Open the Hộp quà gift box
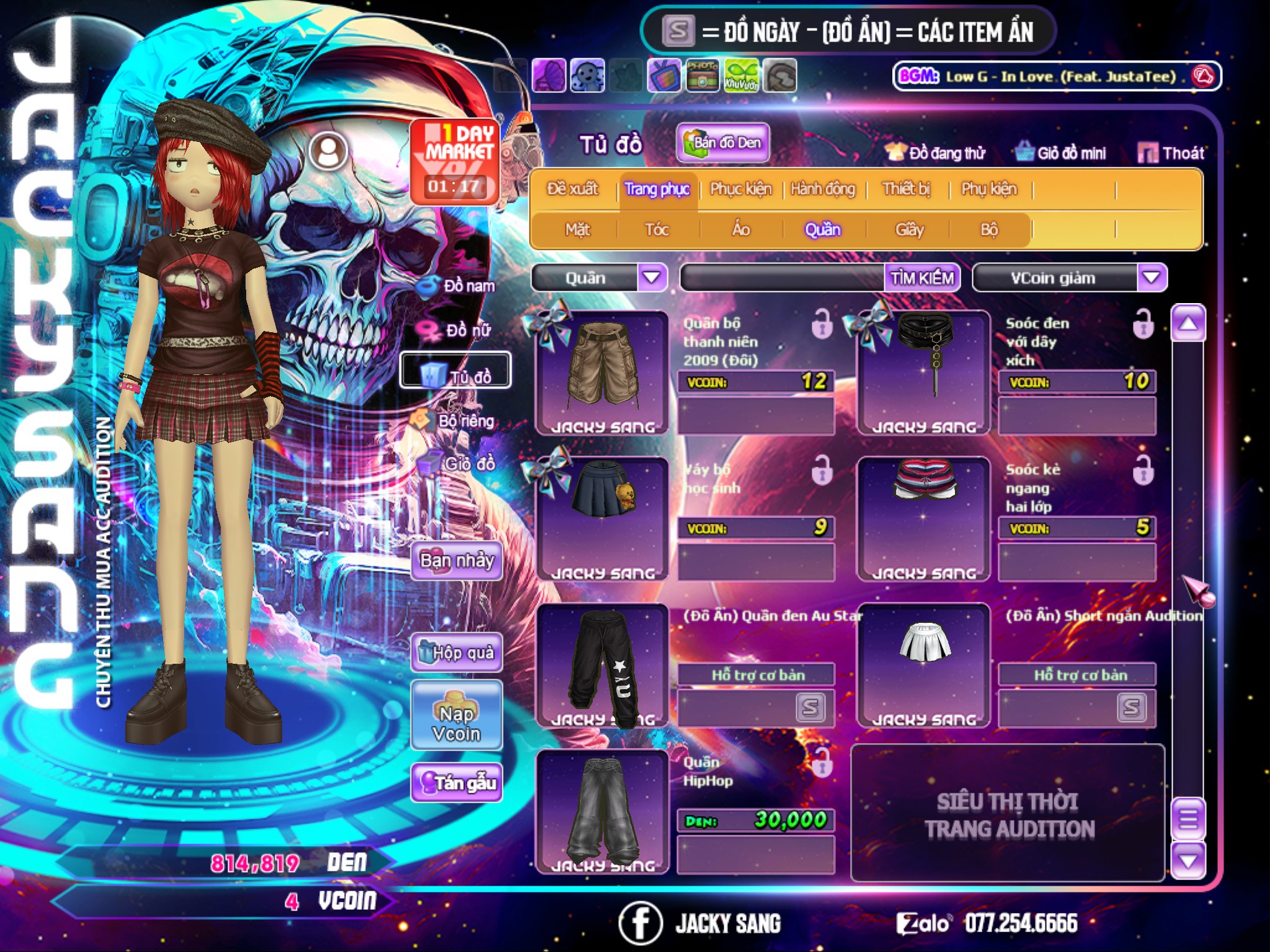Screen dimensions: 1270x952 457,652
